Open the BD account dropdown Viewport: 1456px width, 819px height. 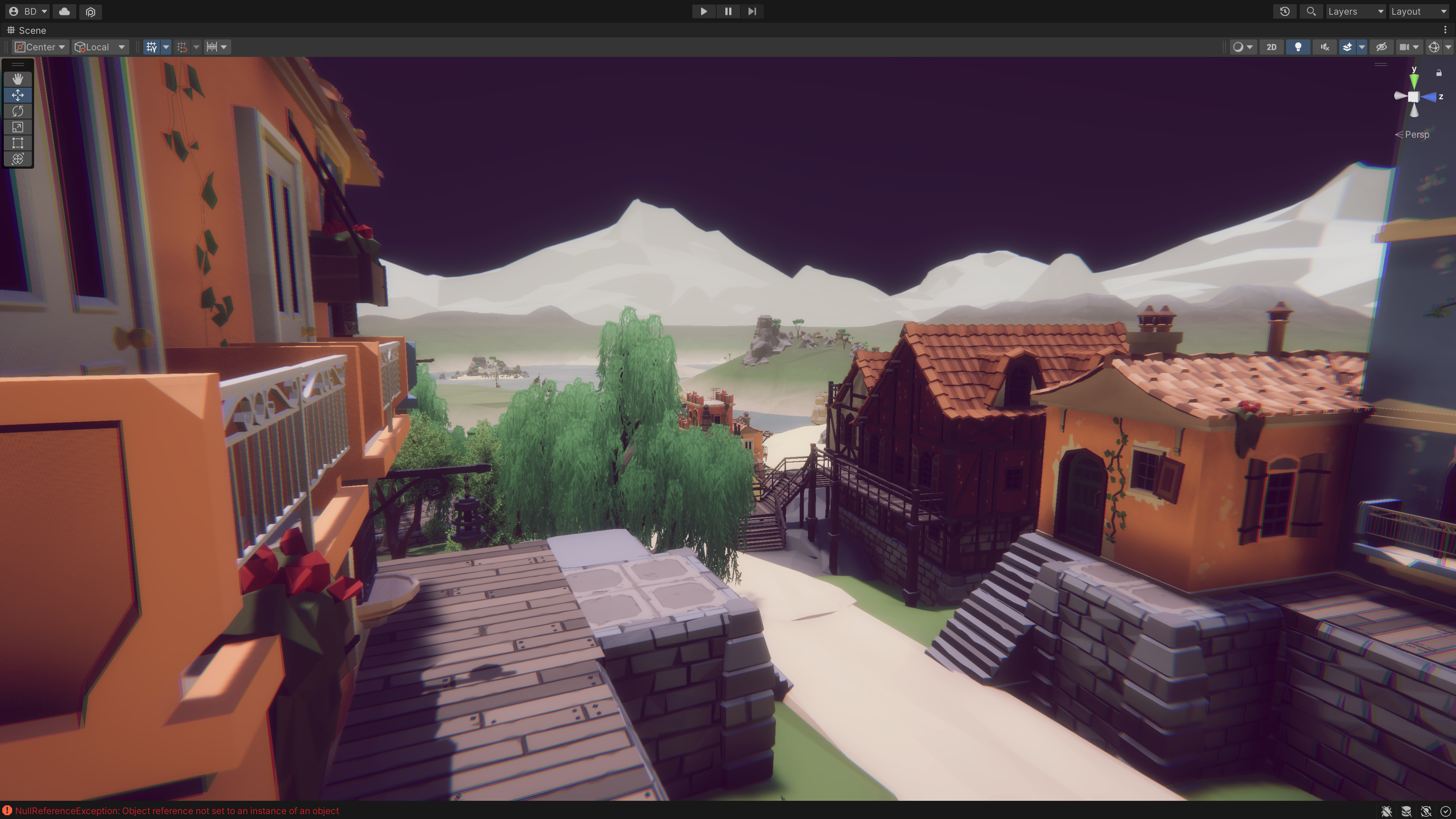pos(28,11)
